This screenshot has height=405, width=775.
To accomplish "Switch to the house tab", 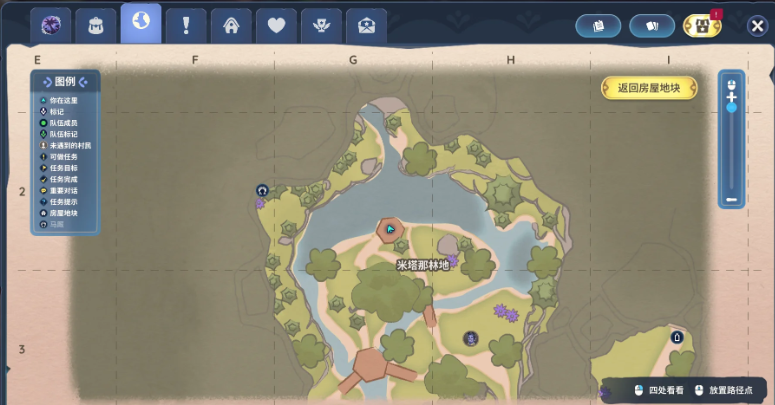I will (231, 26).
